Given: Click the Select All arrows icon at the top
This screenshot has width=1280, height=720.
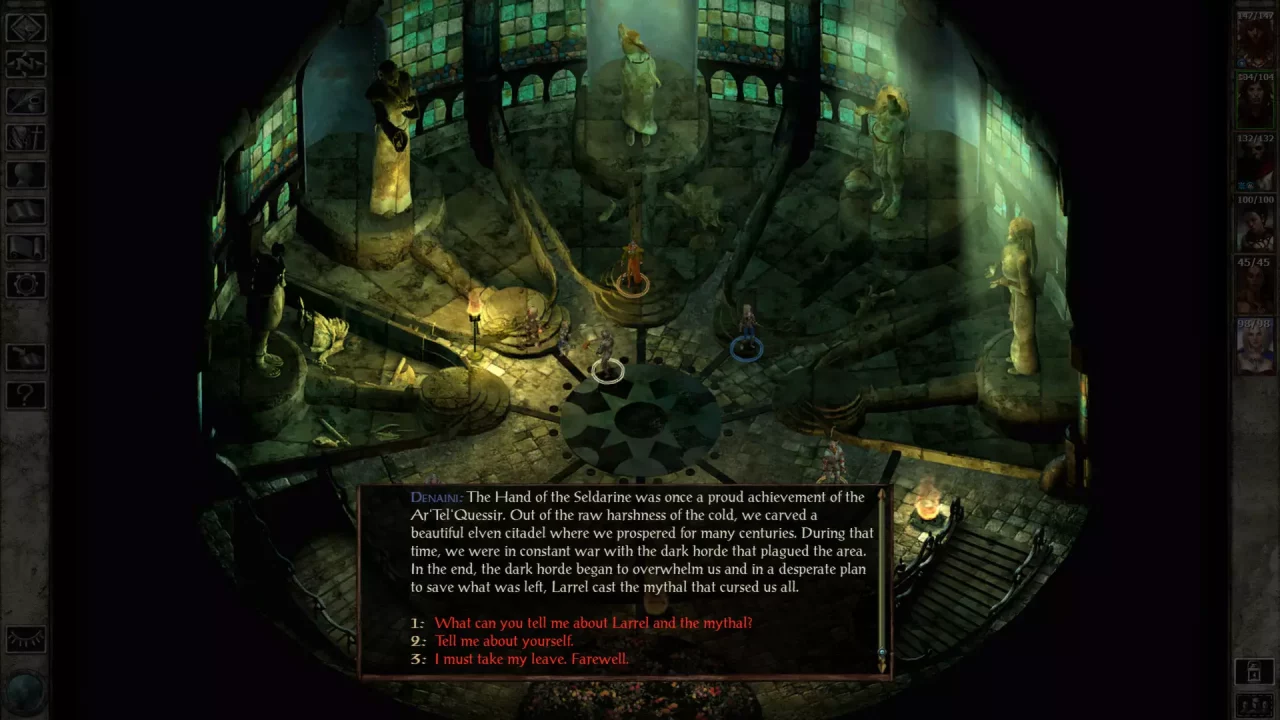Looking at the screenshot, I should click(x=25, y=28).
